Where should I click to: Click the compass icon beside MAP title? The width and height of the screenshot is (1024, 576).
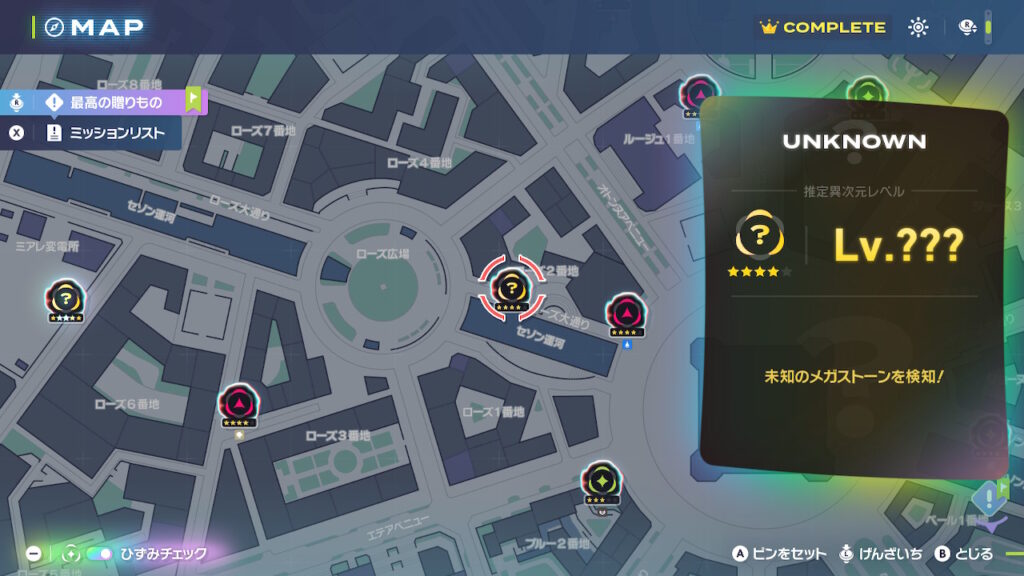tap(54, 27)
